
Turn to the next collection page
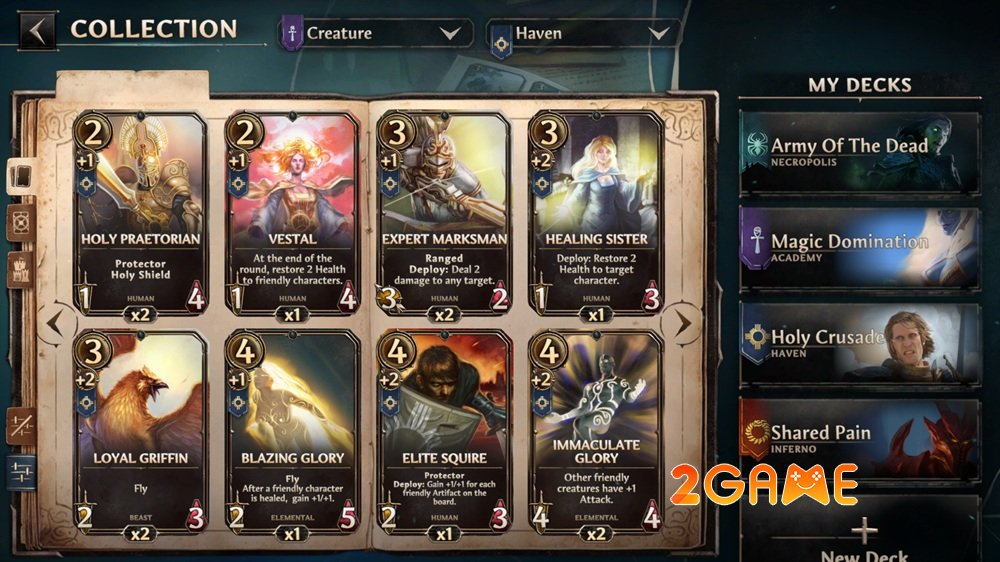(x=682, y=323)
